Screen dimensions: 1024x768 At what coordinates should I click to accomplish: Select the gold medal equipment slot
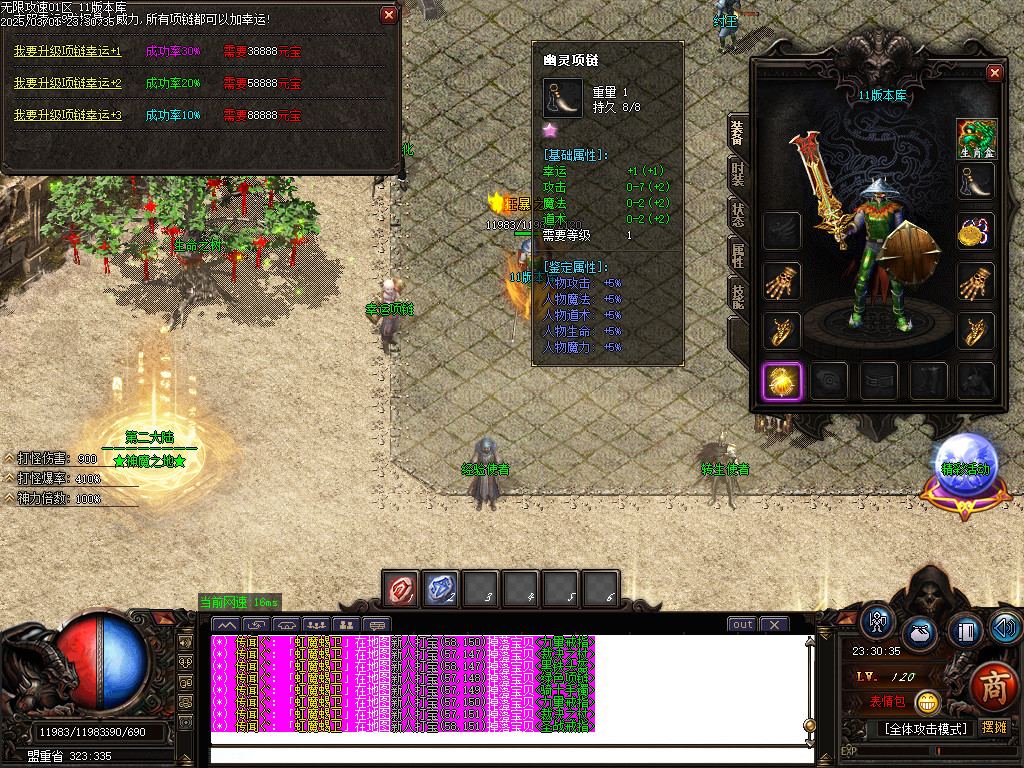(x=976, y=231)
